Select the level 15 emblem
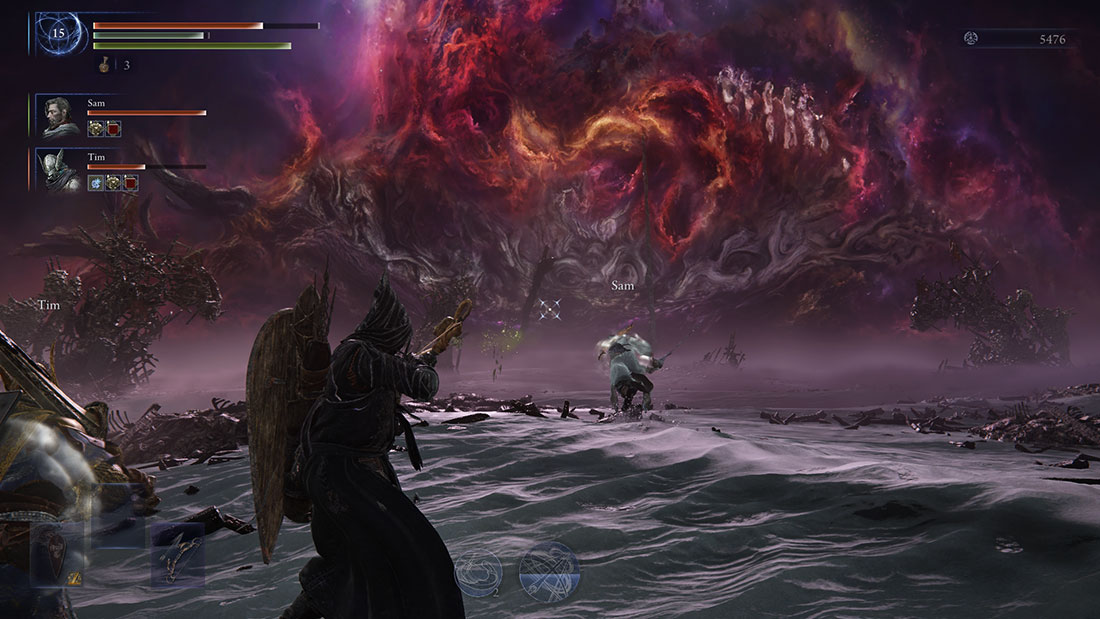 click(x=58, y=33)
